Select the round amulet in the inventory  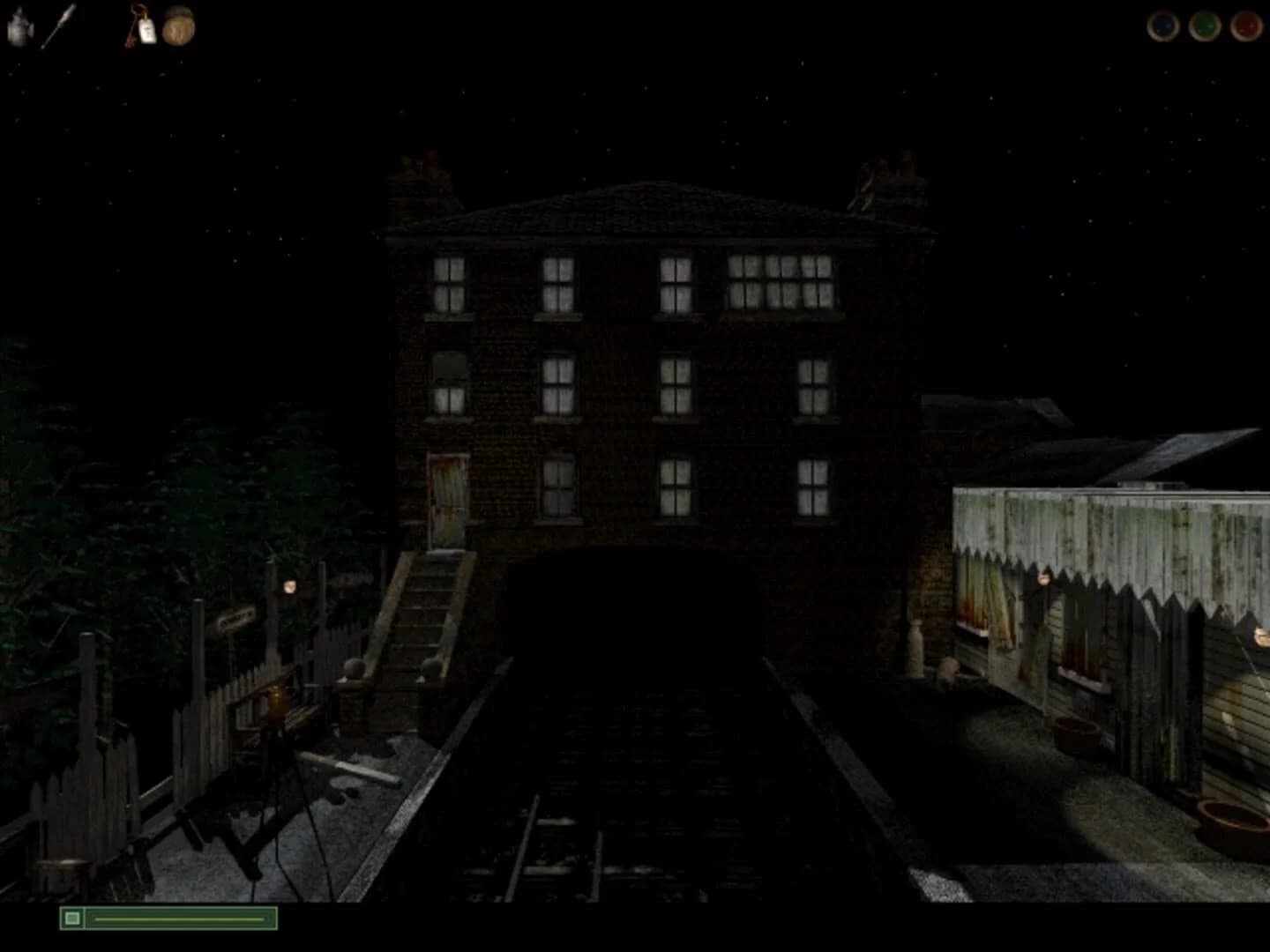tap(179, 26)
